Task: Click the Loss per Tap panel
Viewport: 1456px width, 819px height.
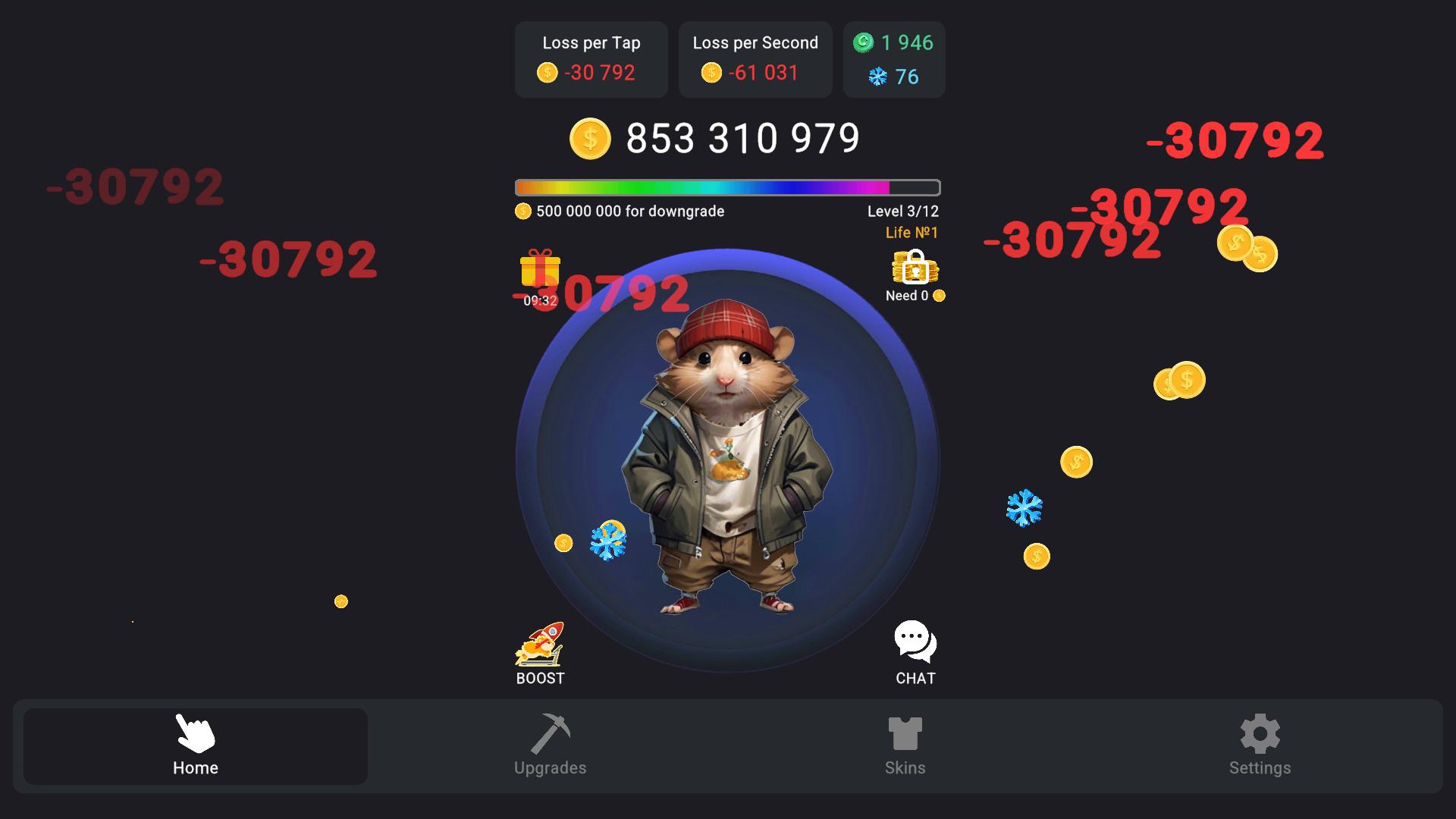Action: pyautogui.click(x=591, y=59)
